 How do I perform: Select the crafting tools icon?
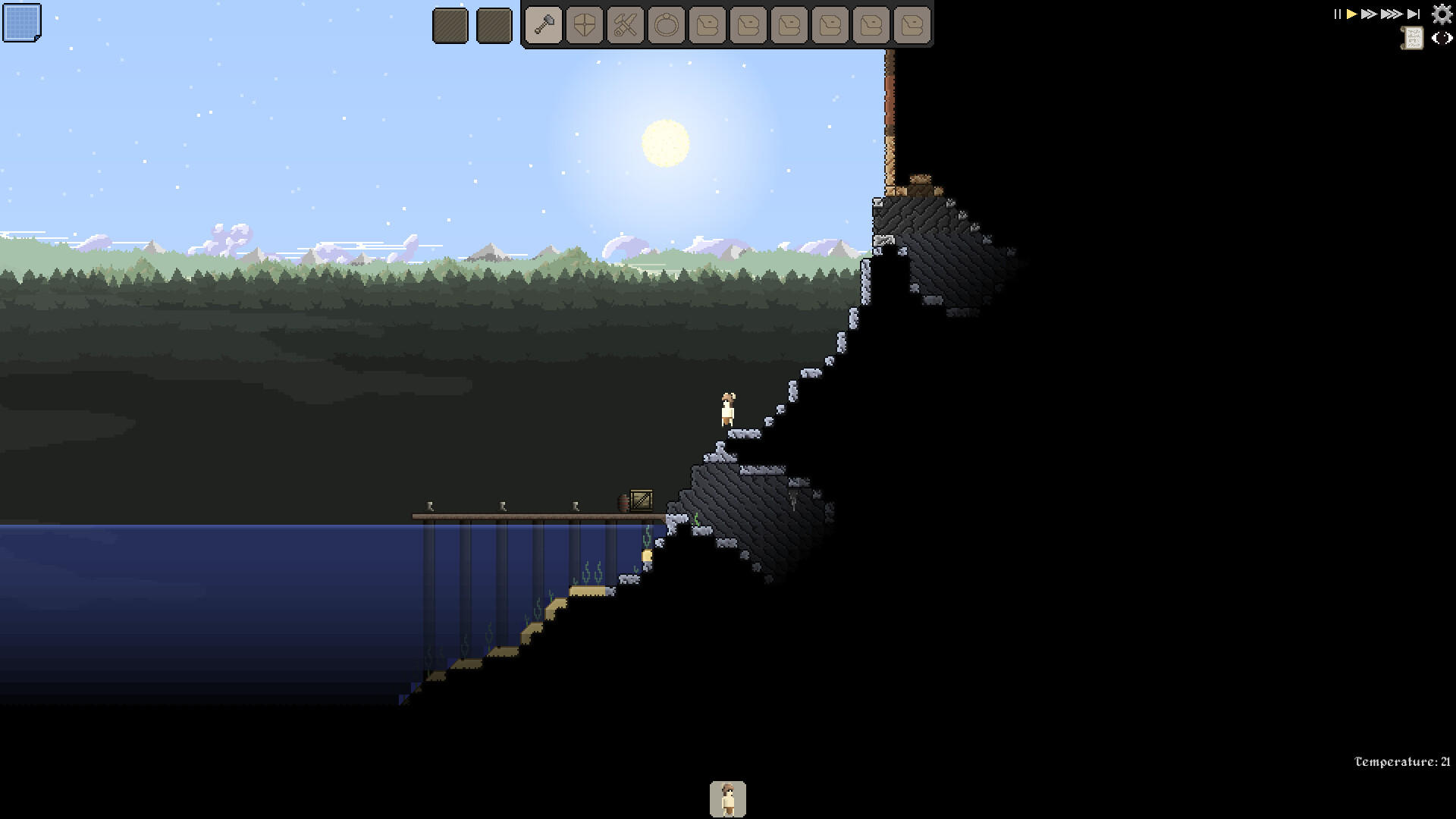pyautogui.click(x=625, y=24)
